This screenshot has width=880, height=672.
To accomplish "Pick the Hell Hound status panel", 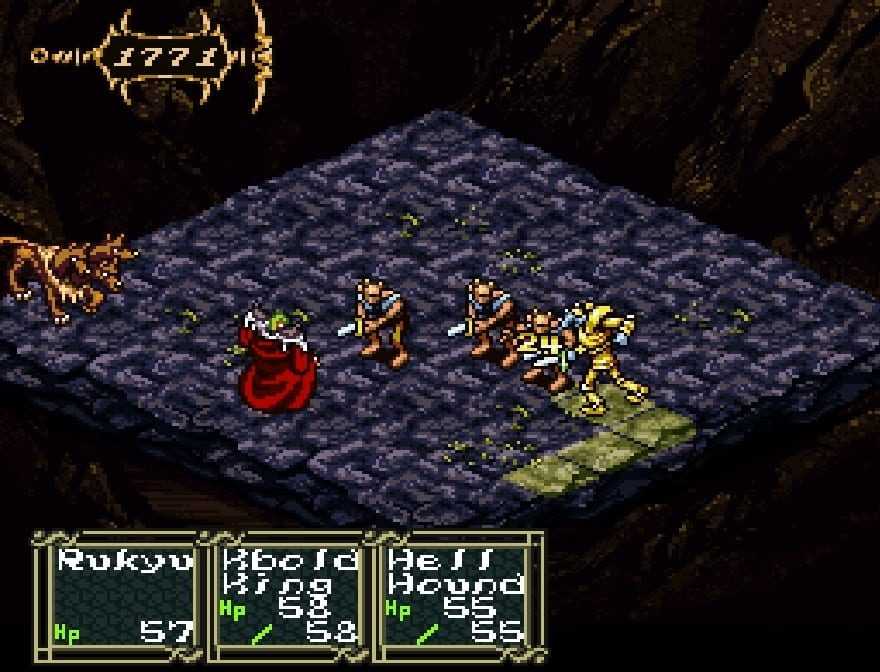I will click(457, 594).
